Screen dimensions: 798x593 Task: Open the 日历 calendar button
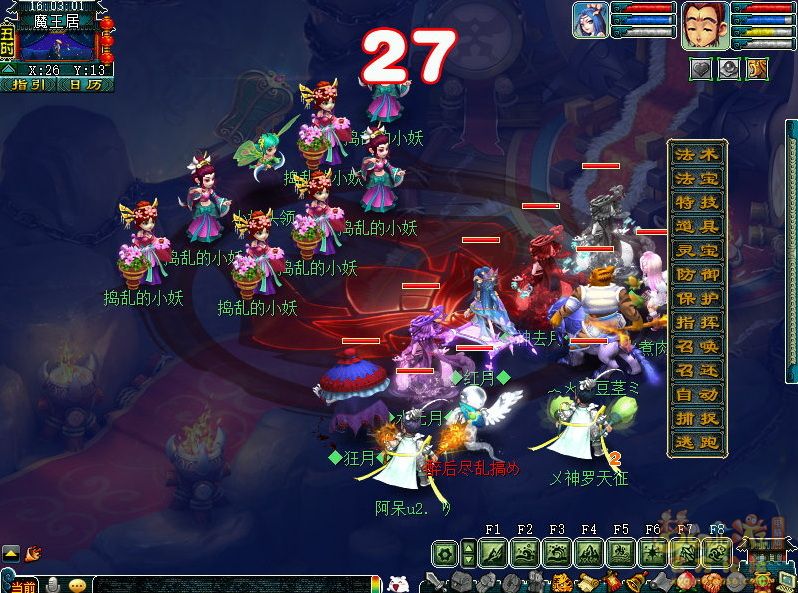pyautogui.click(x=85, y=85)
